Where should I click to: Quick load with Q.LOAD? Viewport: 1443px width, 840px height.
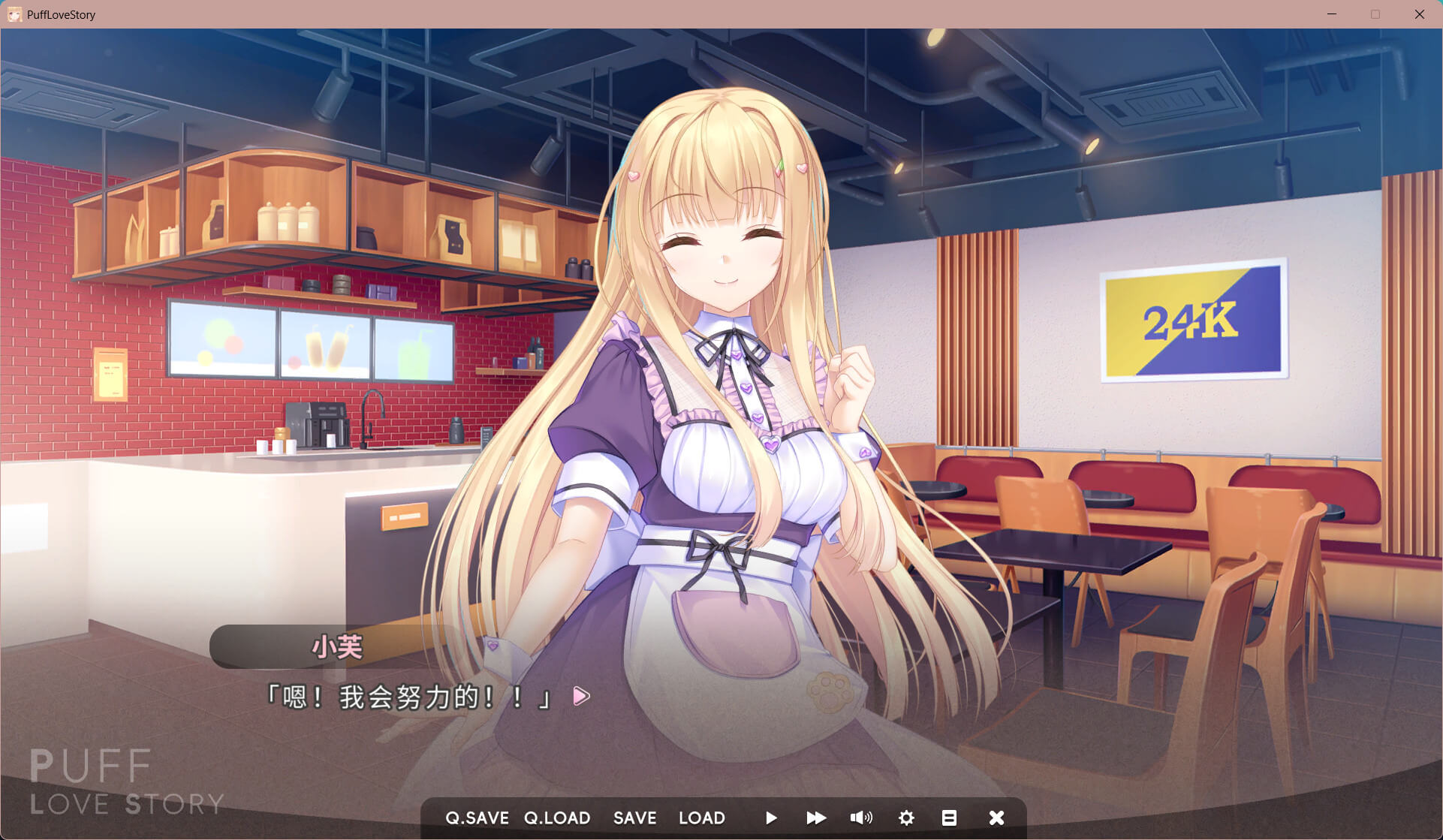point(557,817)
